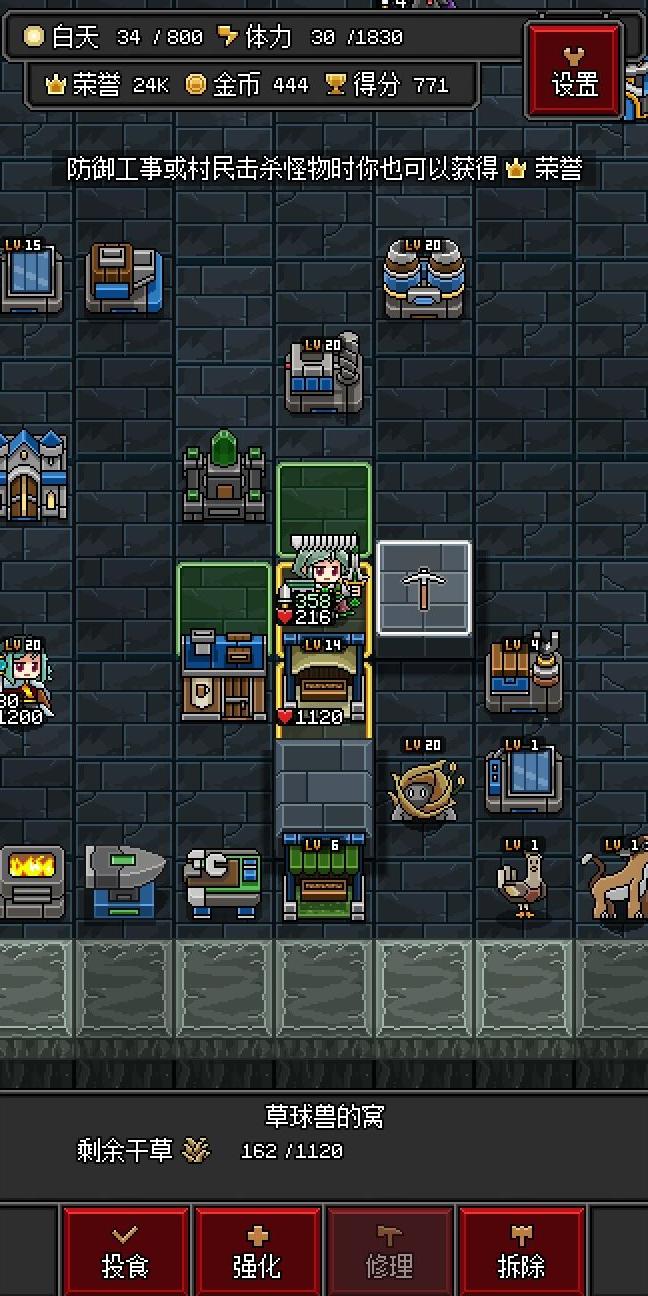
Task: Select the 修理 repair button
Action: (389, 1252)
